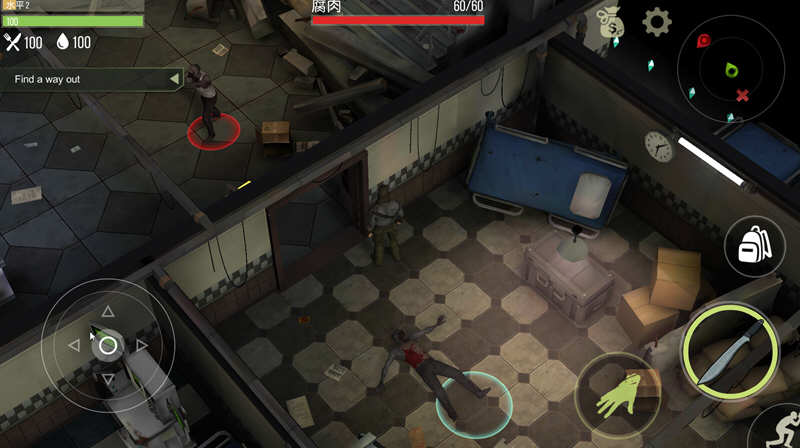Open the settings gear menu
800x448 pixels.
pos(656,22)
